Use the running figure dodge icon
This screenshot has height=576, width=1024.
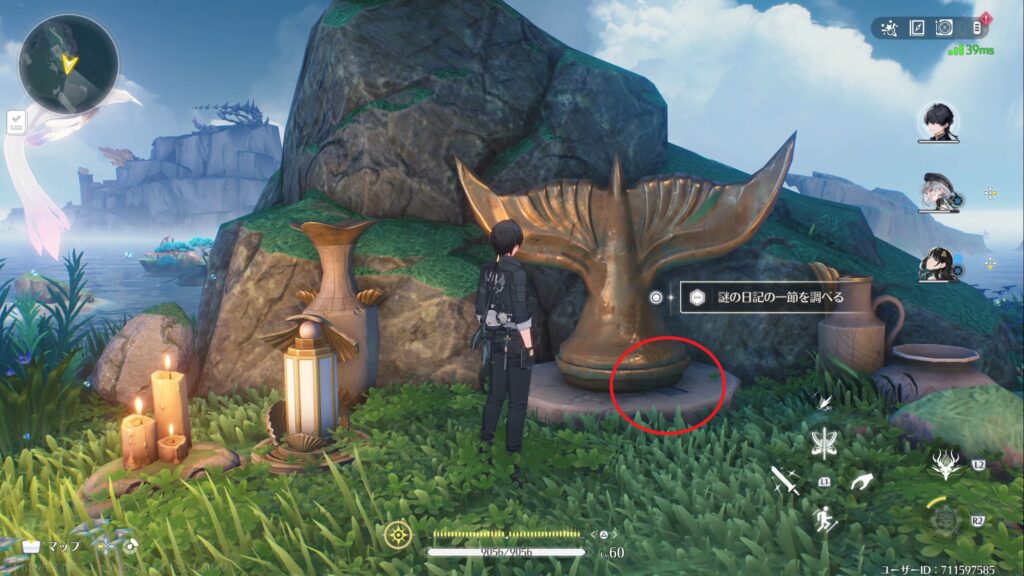[826, 519]
